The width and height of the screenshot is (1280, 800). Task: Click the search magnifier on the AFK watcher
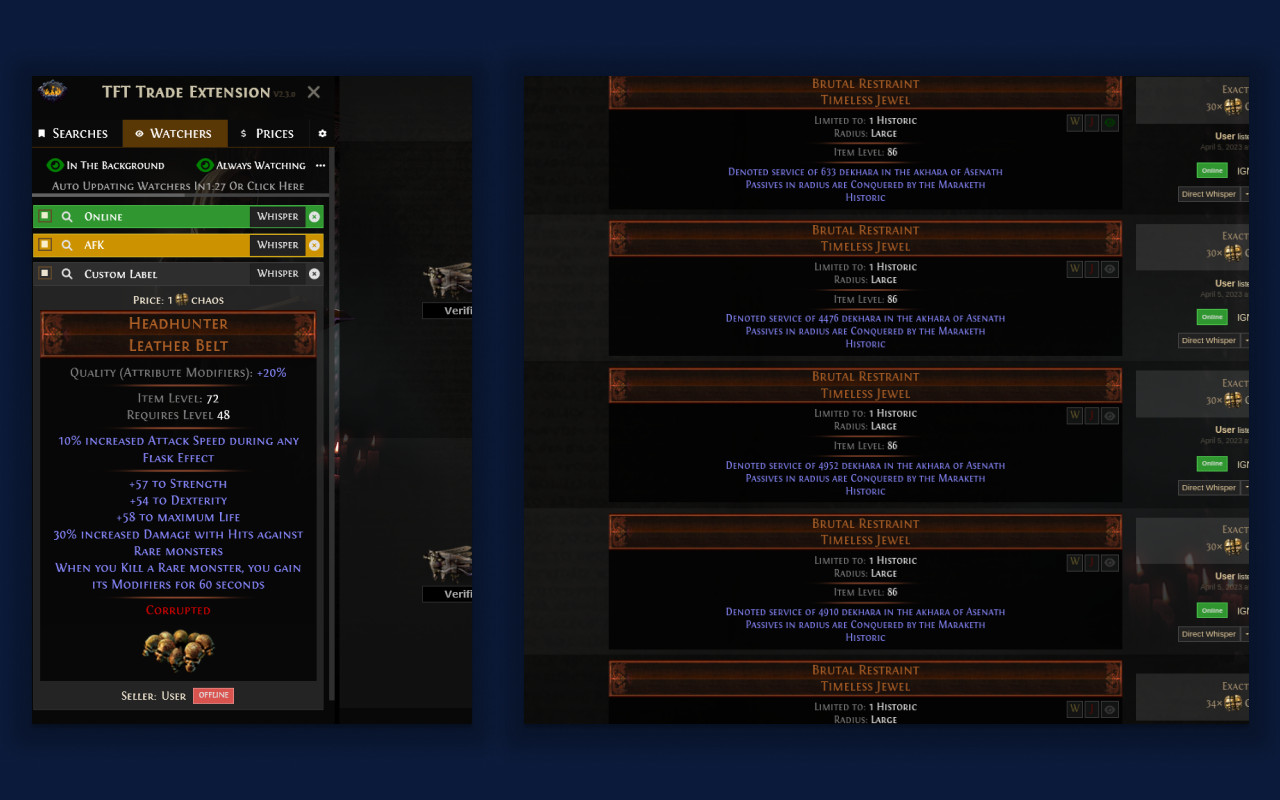click(x=67, y=245)
